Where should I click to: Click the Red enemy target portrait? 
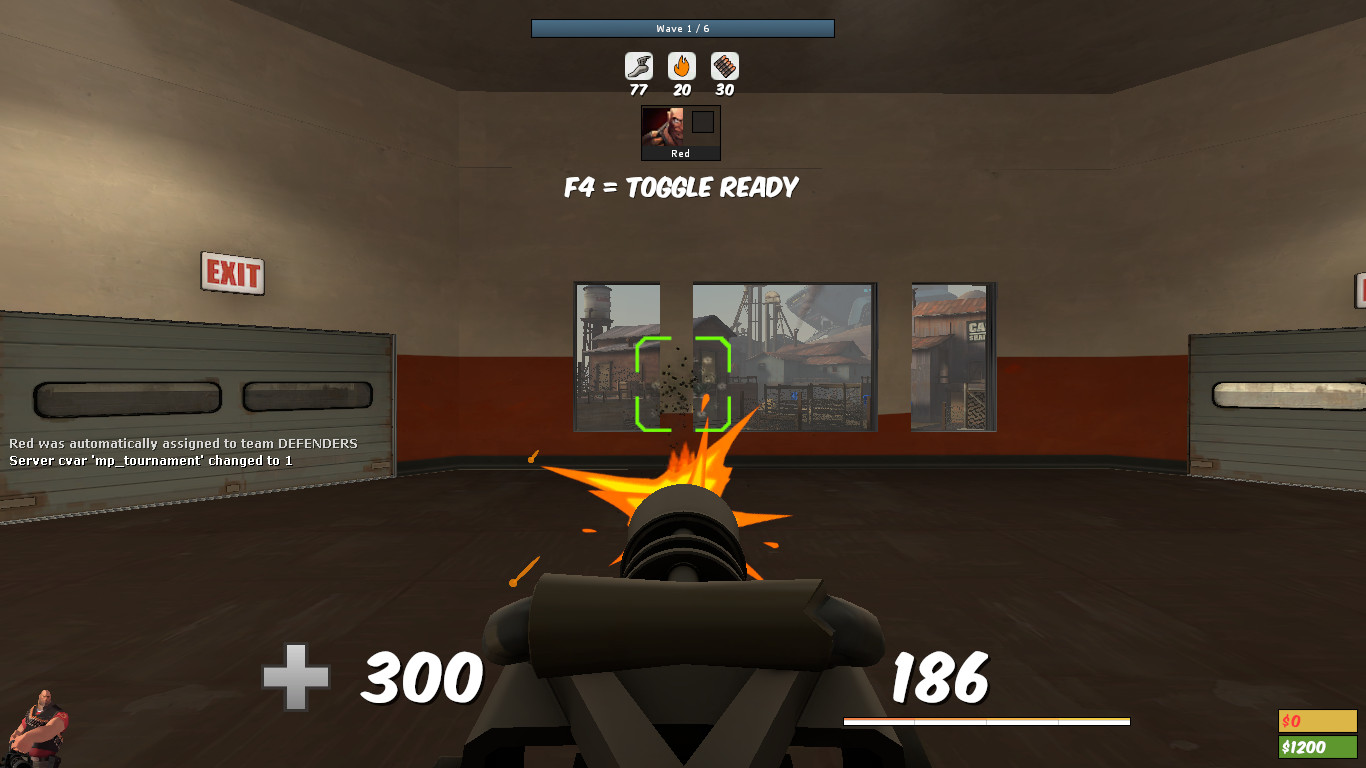click(663, 128)
